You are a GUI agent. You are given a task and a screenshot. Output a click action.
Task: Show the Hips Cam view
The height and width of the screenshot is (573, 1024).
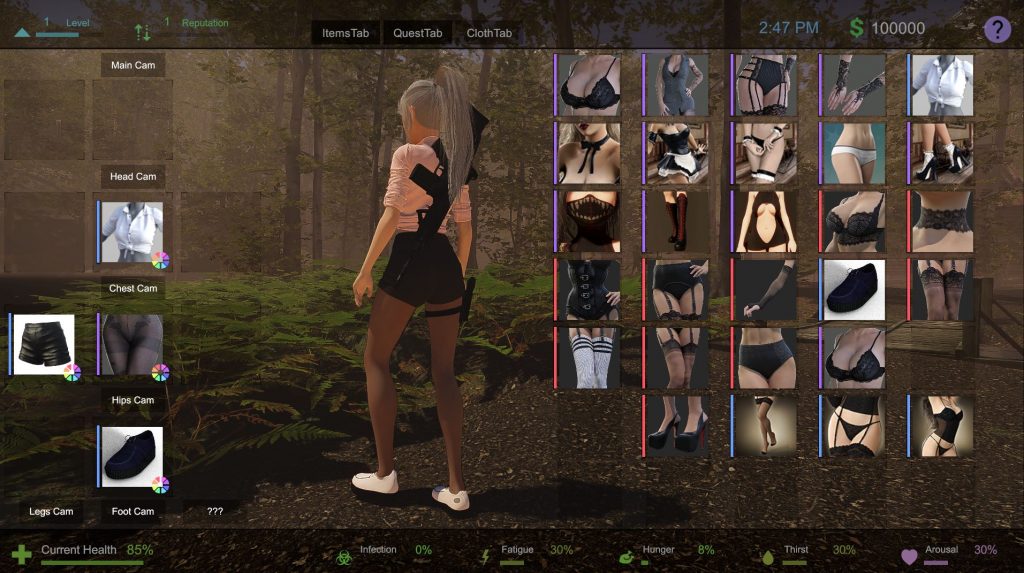coord(133,401)
